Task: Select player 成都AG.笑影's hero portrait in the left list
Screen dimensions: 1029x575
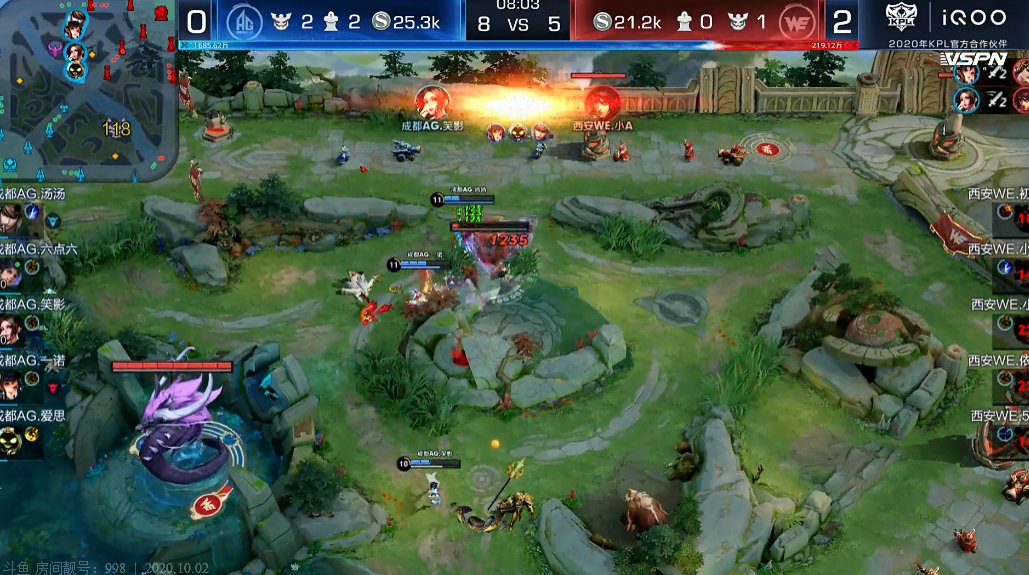Action: coord(9,327)
